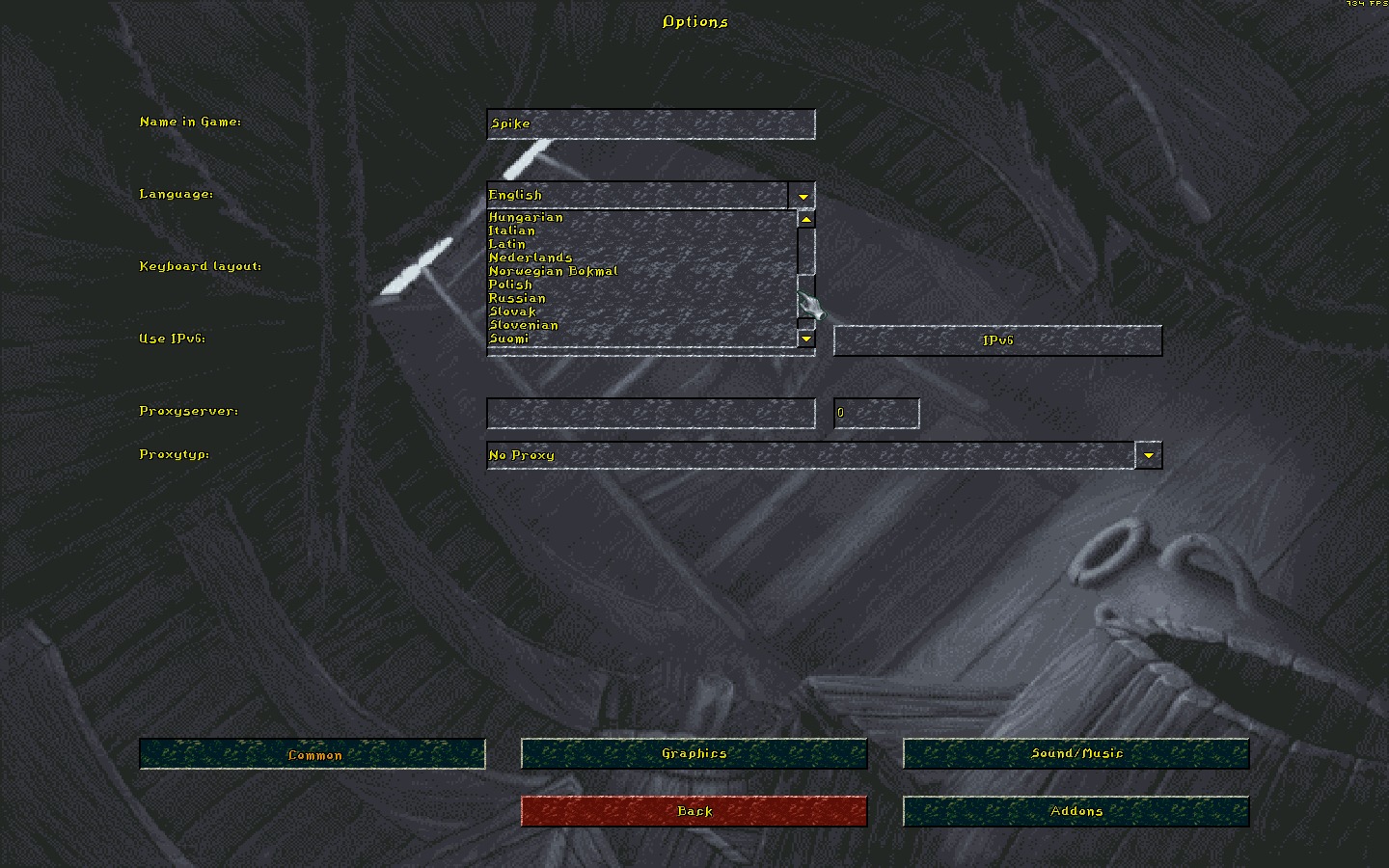Open the Proxytyp dropdown
Screen dimensions: 1389x868
tap(1148, 455)
